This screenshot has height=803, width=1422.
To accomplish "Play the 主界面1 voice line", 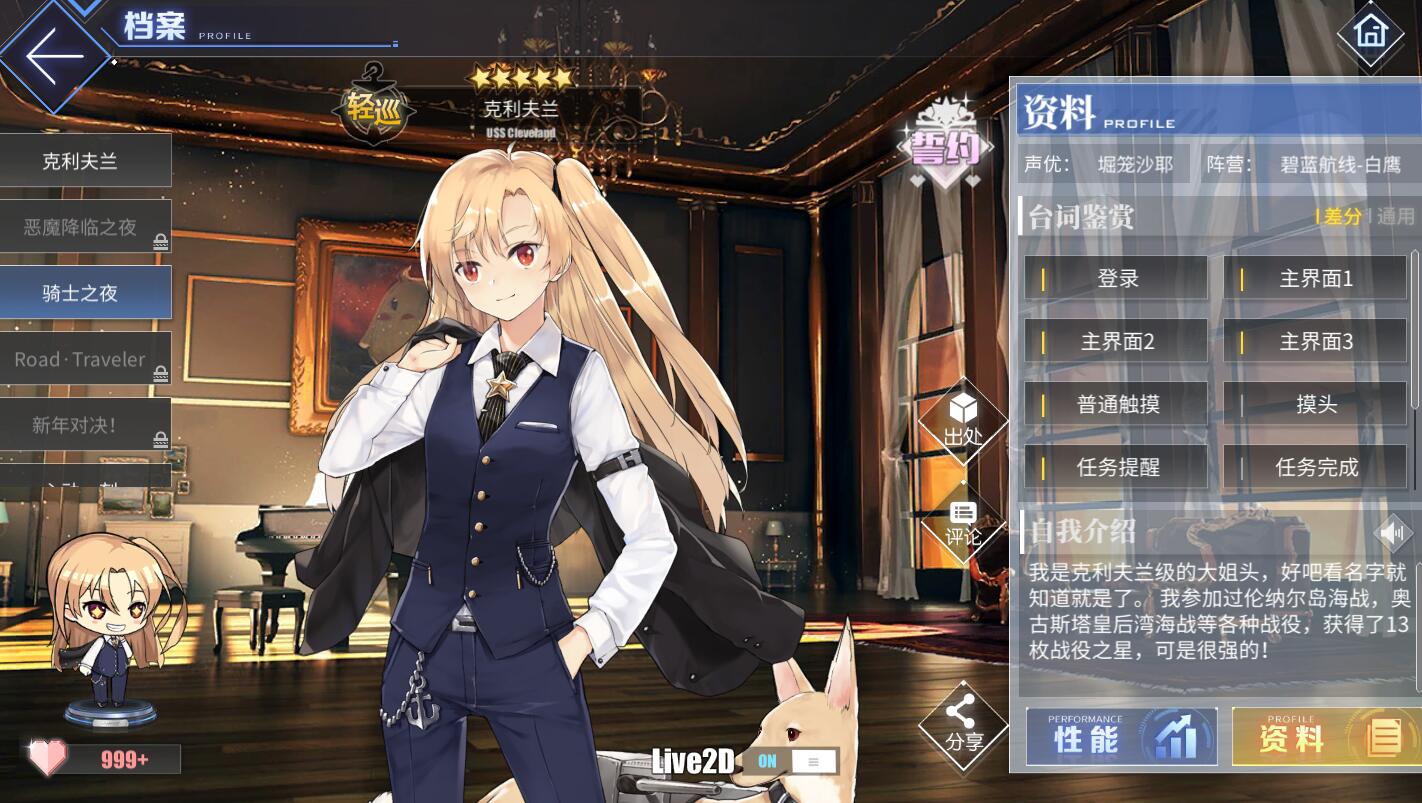I will [x=1314, y=279].
